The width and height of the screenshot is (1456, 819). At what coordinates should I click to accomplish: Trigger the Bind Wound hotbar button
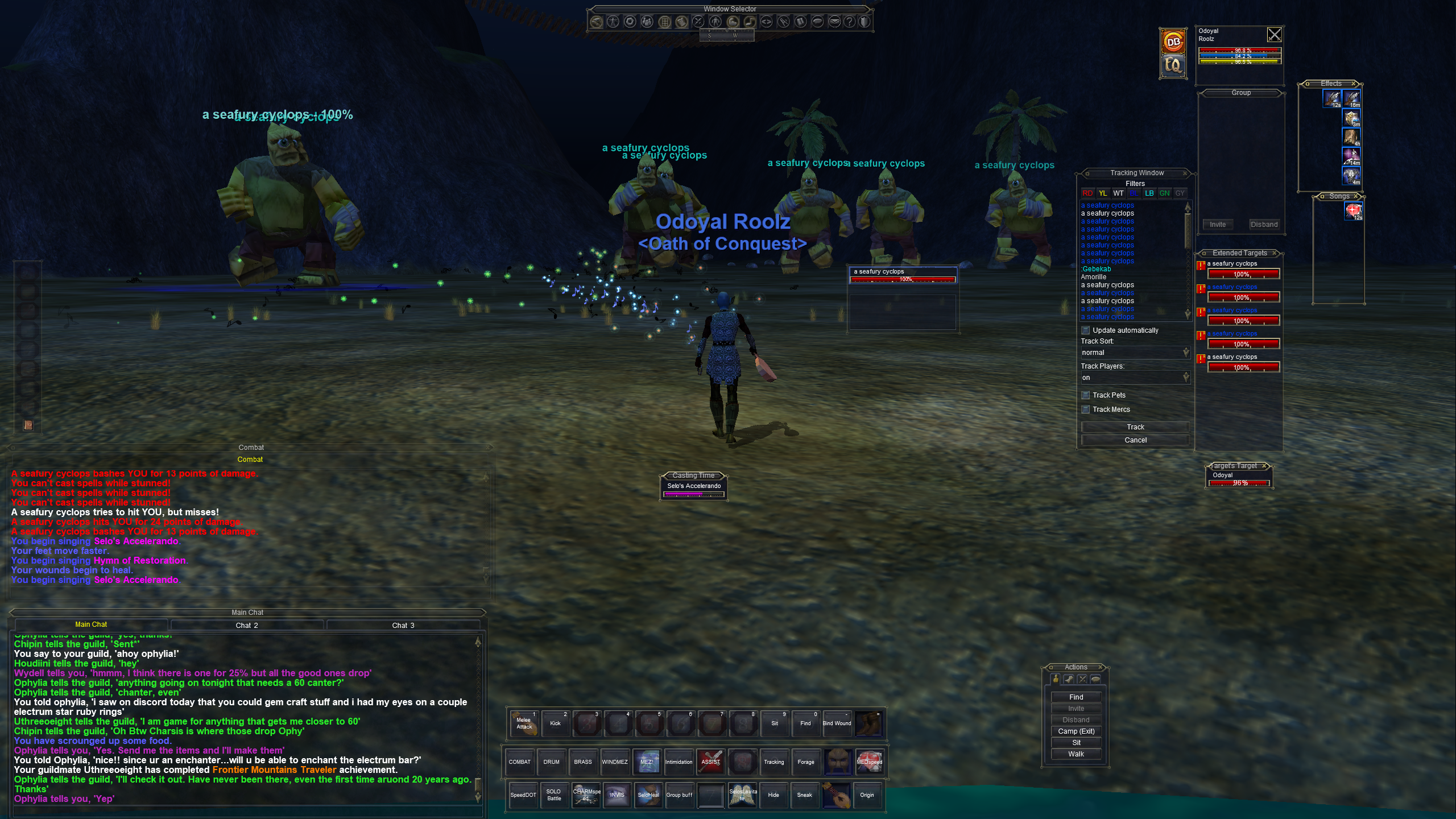pyautogui.click(x=837, y=723)
